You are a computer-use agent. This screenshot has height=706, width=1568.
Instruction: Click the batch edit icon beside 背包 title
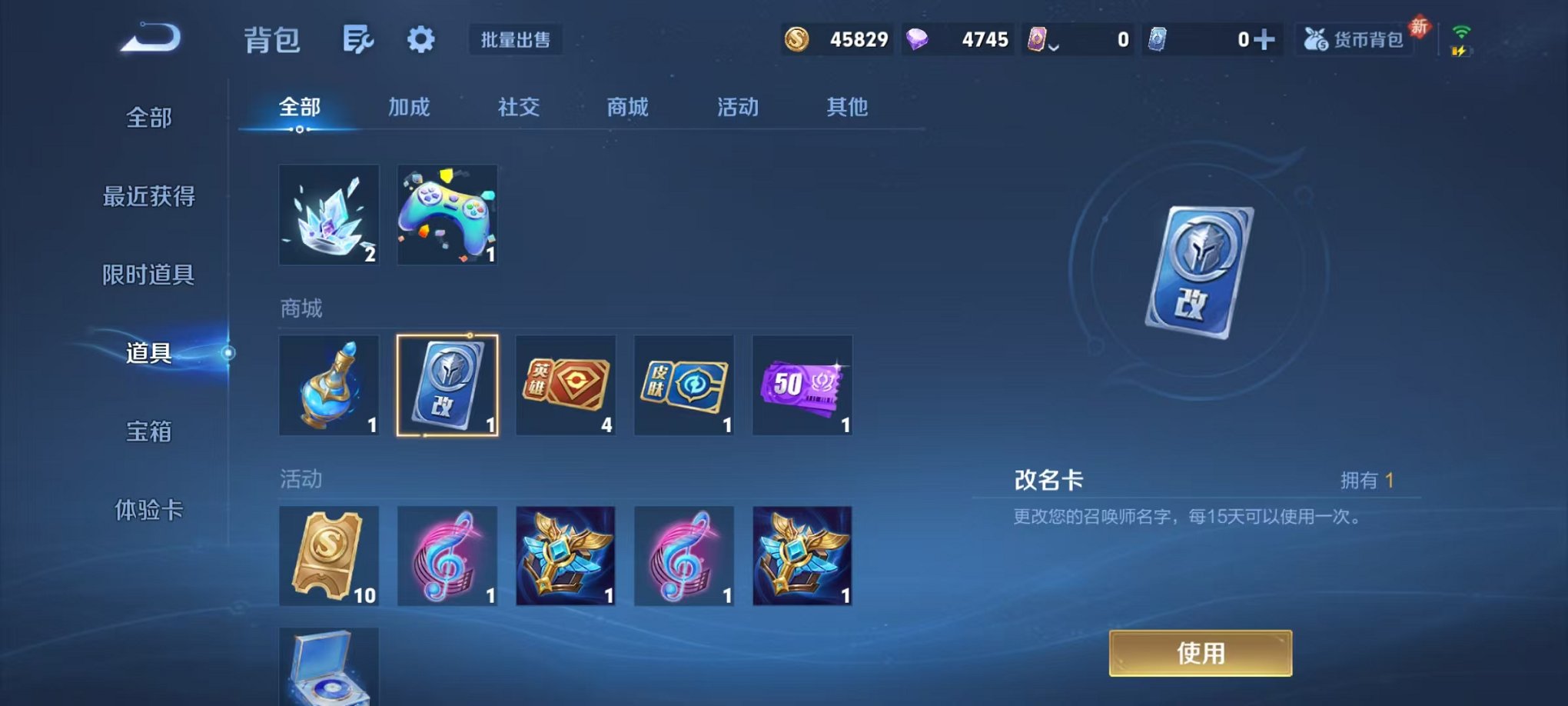358,39
